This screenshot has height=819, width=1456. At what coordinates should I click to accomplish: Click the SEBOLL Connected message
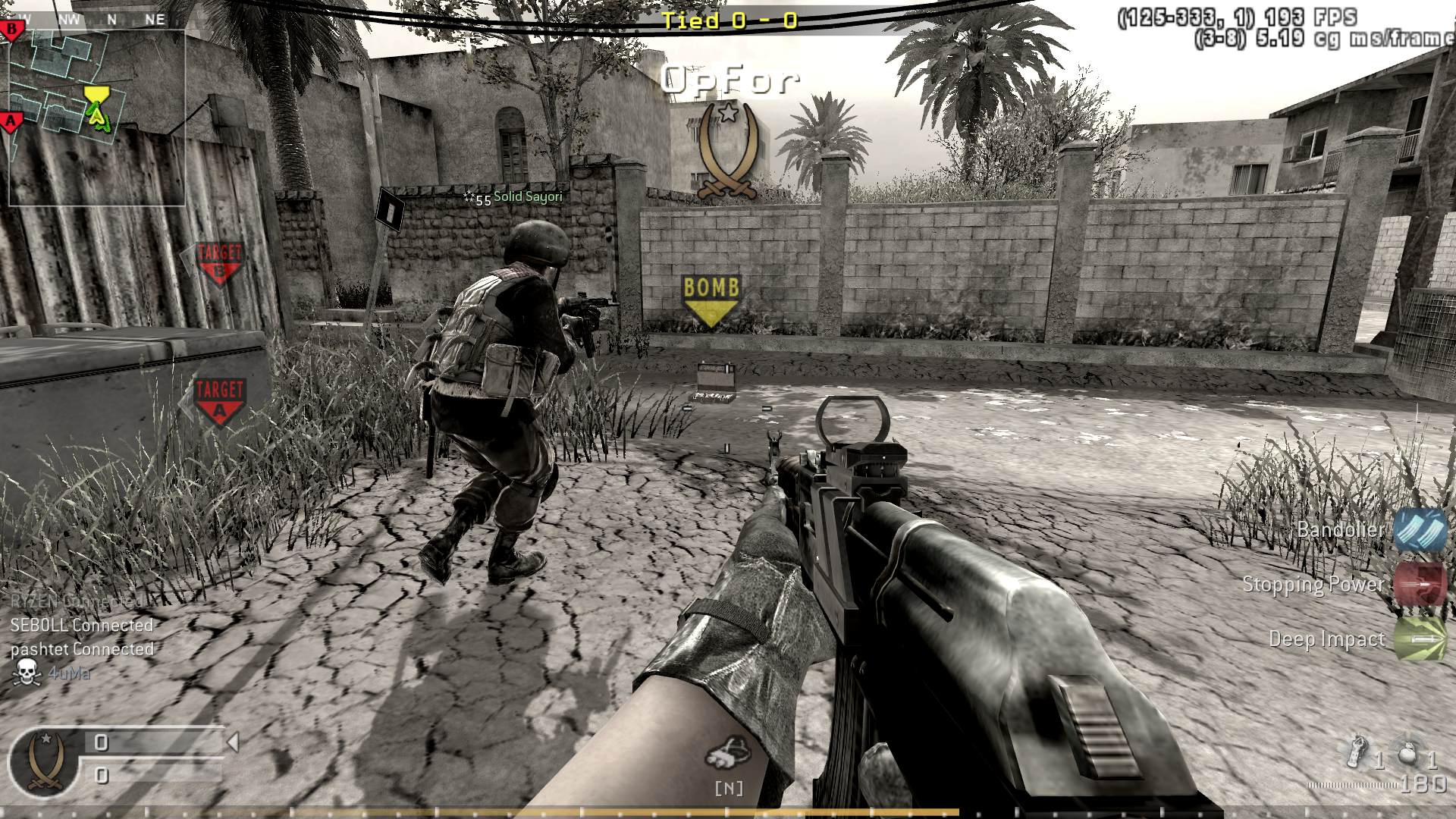pyautogui.click(x=80, y=626)
